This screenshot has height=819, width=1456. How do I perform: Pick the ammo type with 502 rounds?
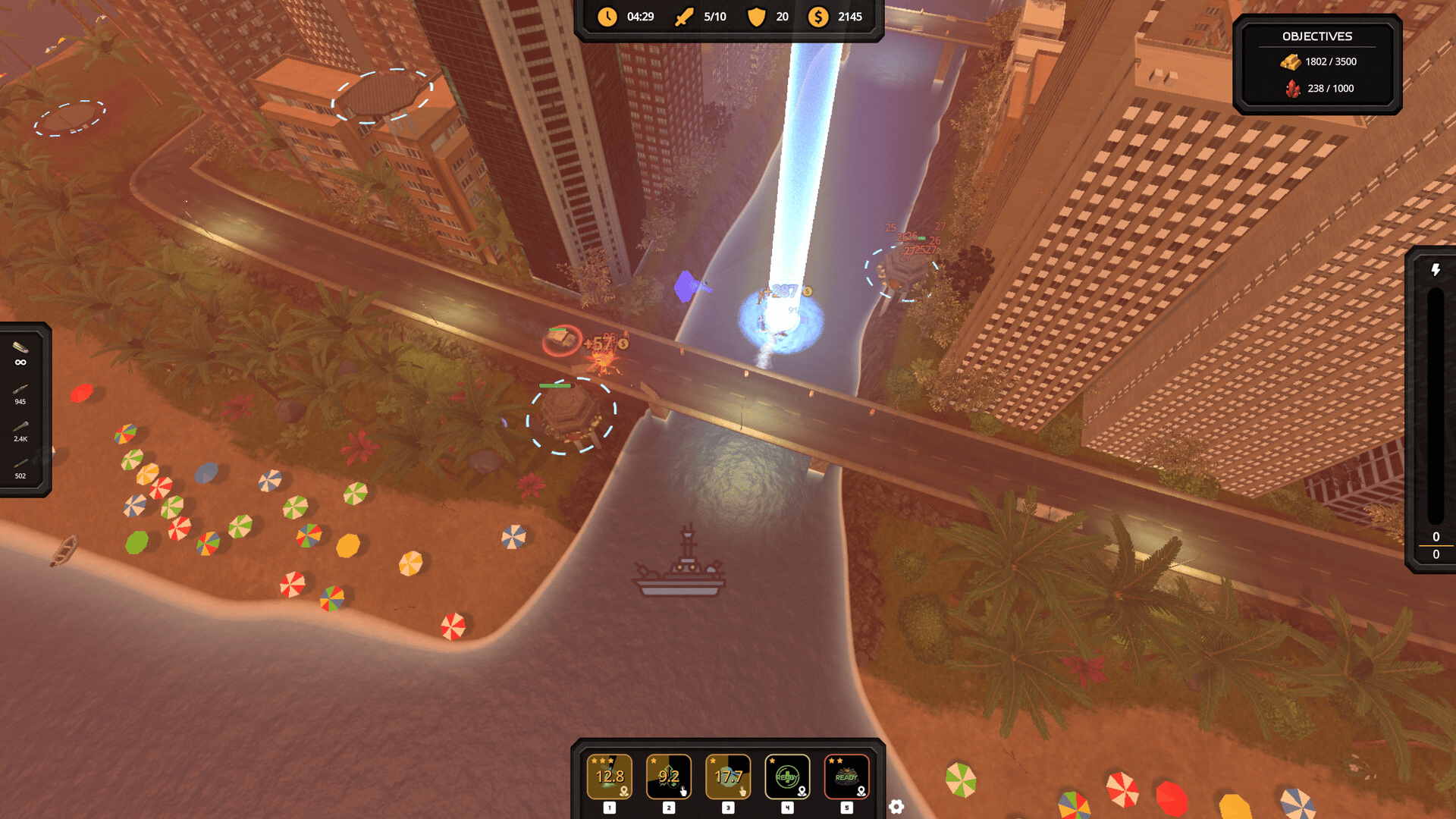20,468
